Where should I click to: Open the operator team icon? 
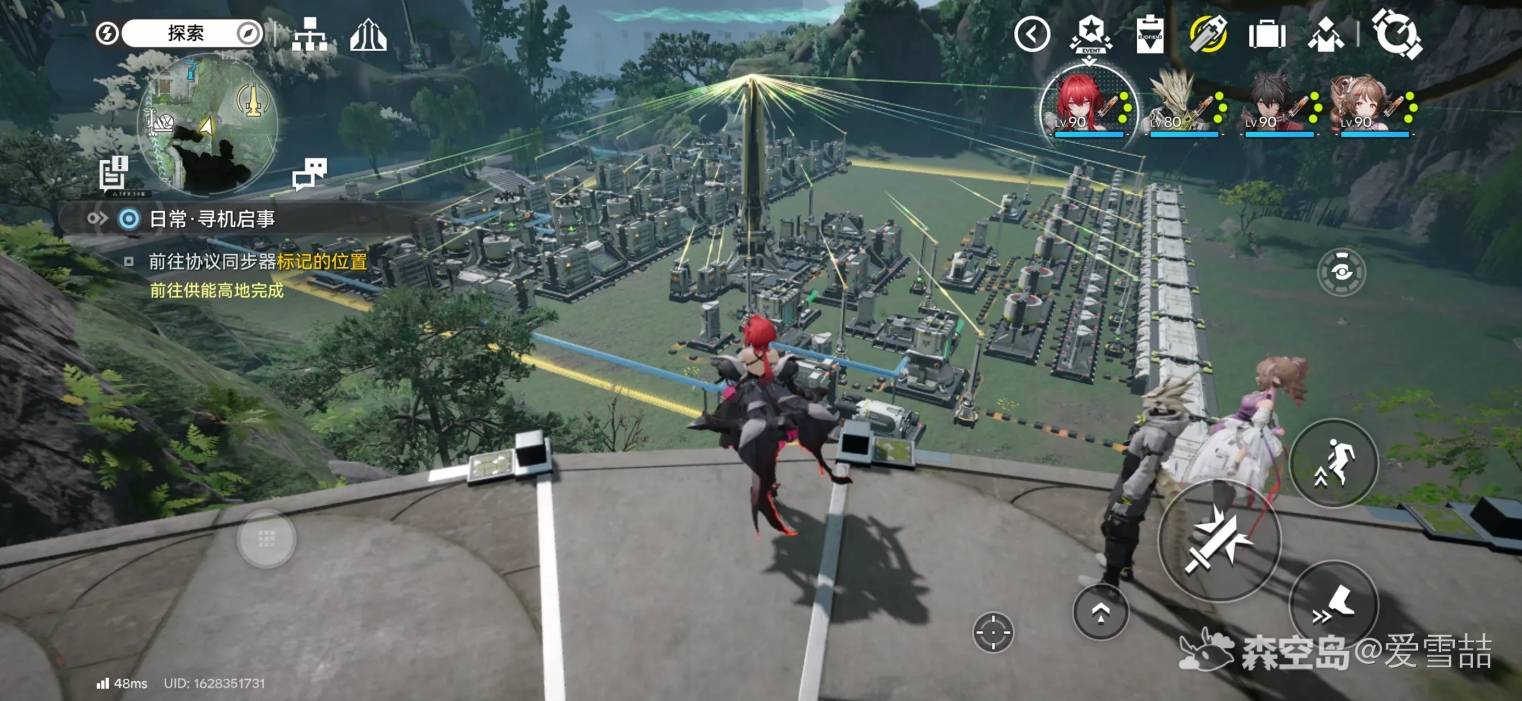[x=1326, y=35]
